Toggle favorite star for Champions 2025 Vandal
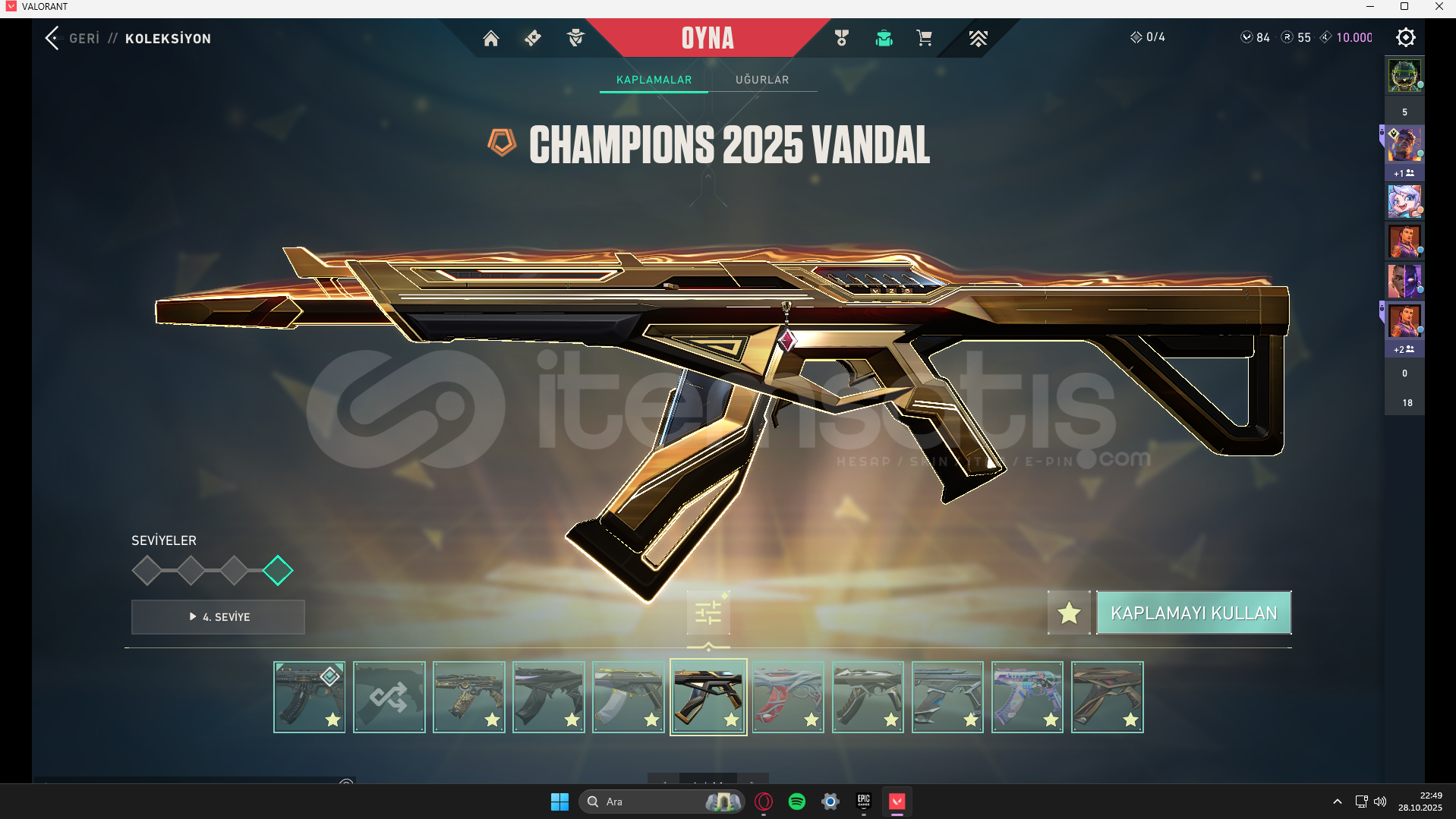 (1069, 613)
